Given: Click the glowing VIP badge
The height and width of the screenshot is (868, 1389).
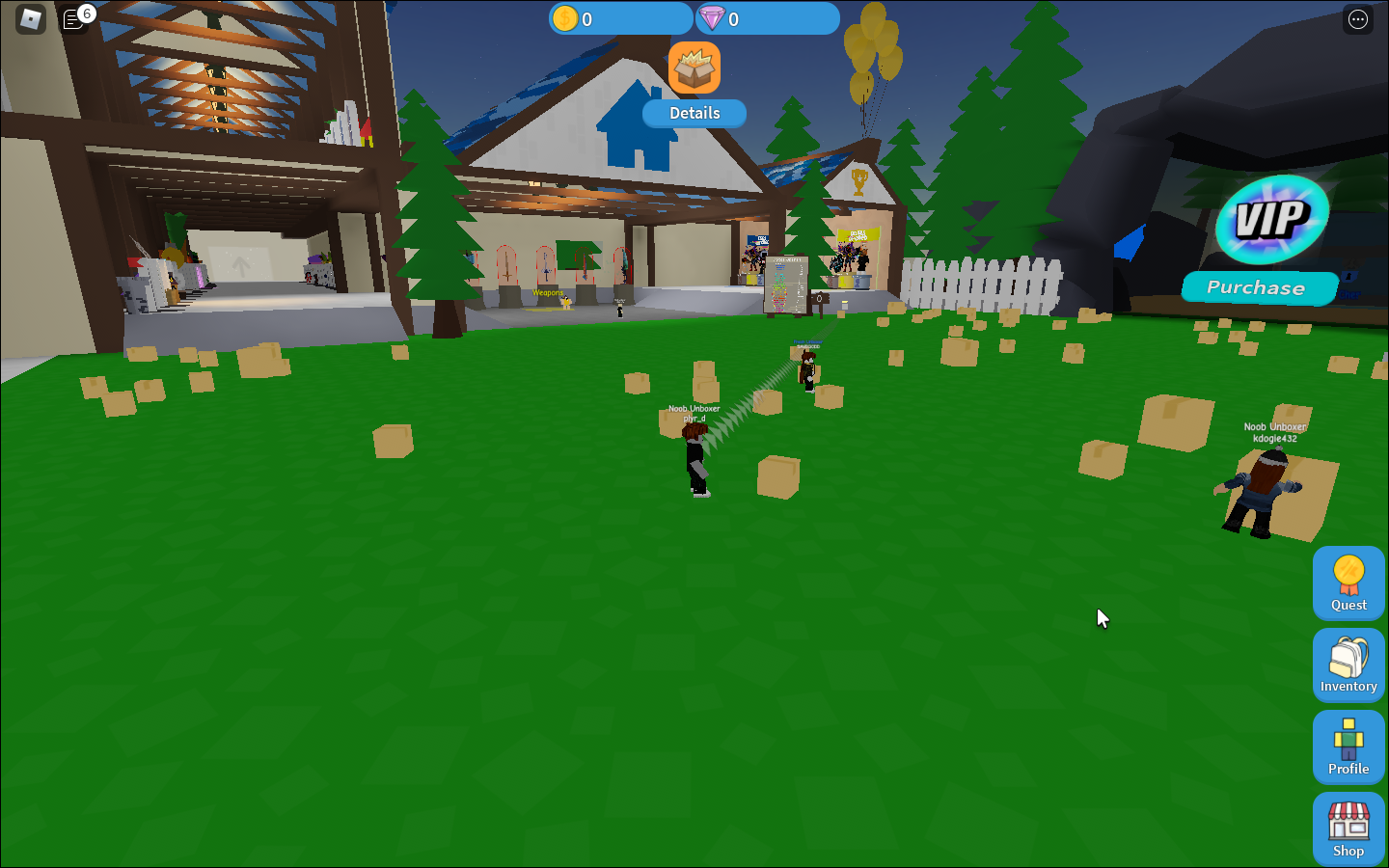Looking at the screenshot, I should tap(1270, 221).
